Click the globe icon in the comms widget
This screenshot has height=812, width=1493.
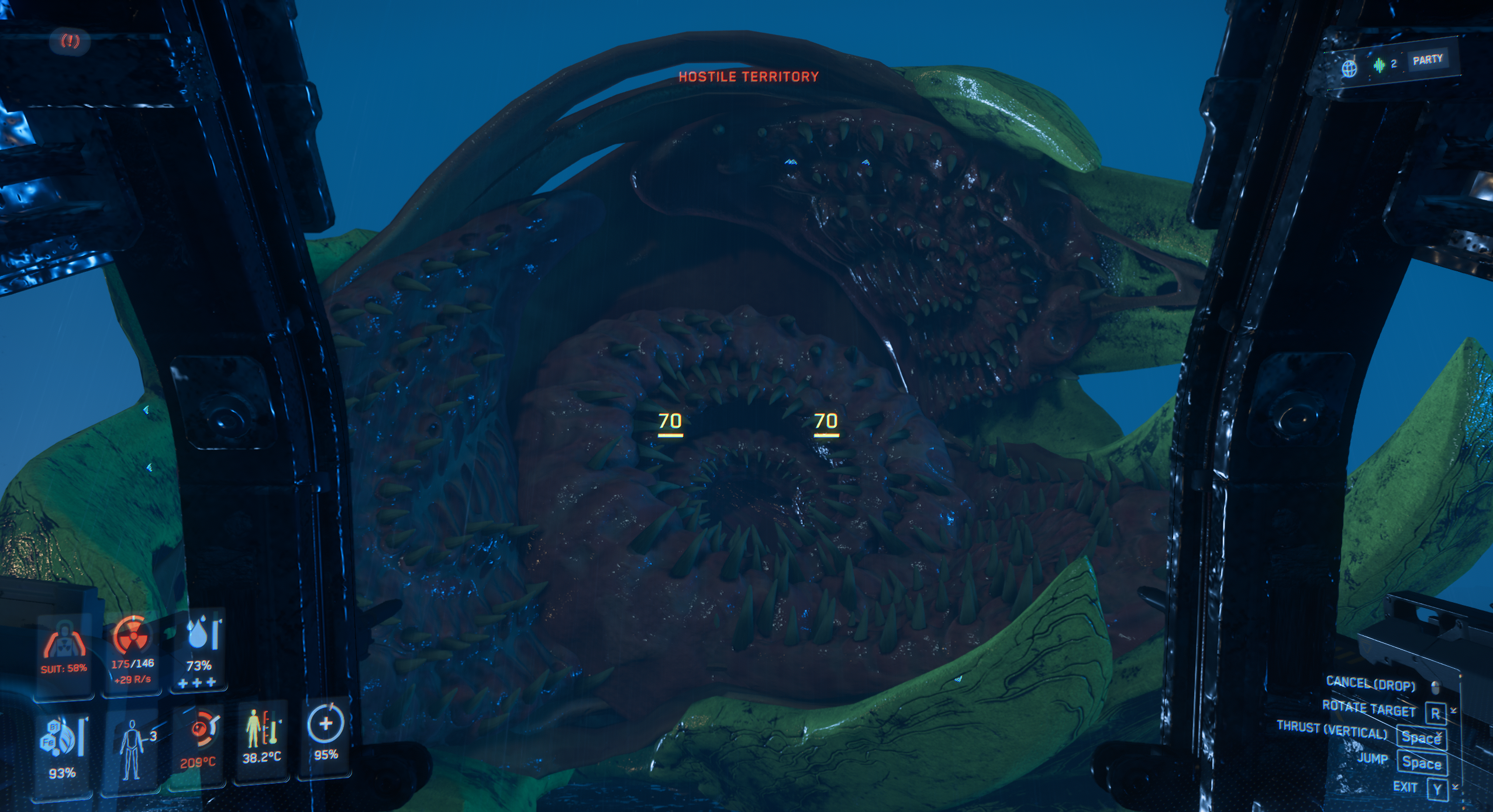click(1349, 69)
